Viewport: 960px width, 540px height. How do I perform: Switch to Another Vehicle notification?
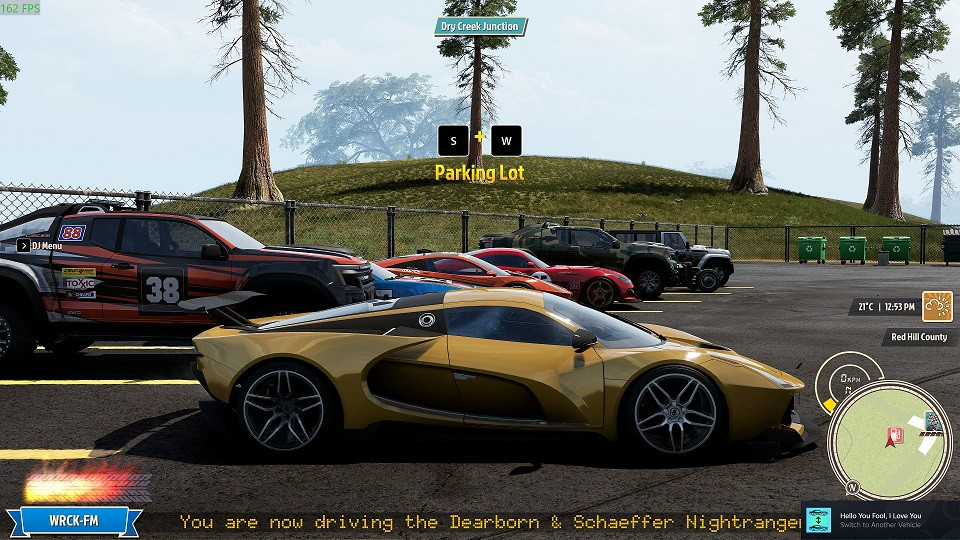tap(880, 520)
